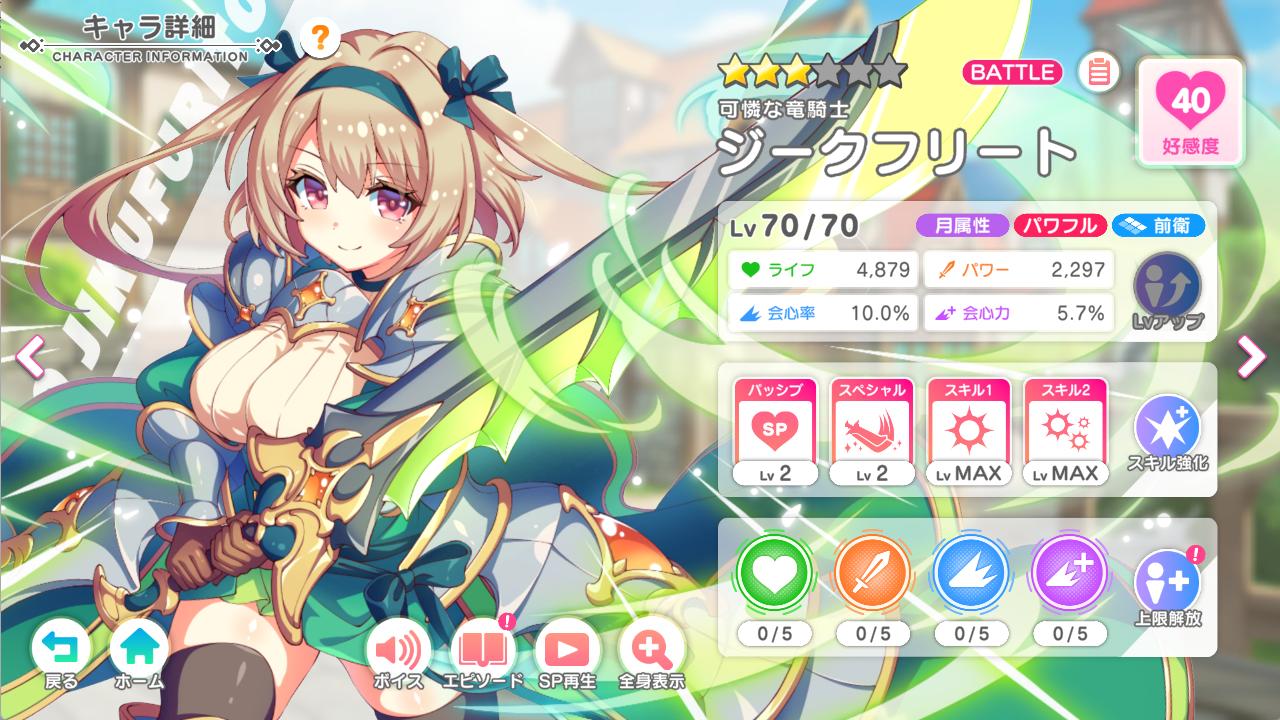1280x720 pixels.
Task: Toggle the BATTLE display button
Action: point(1012,72)
